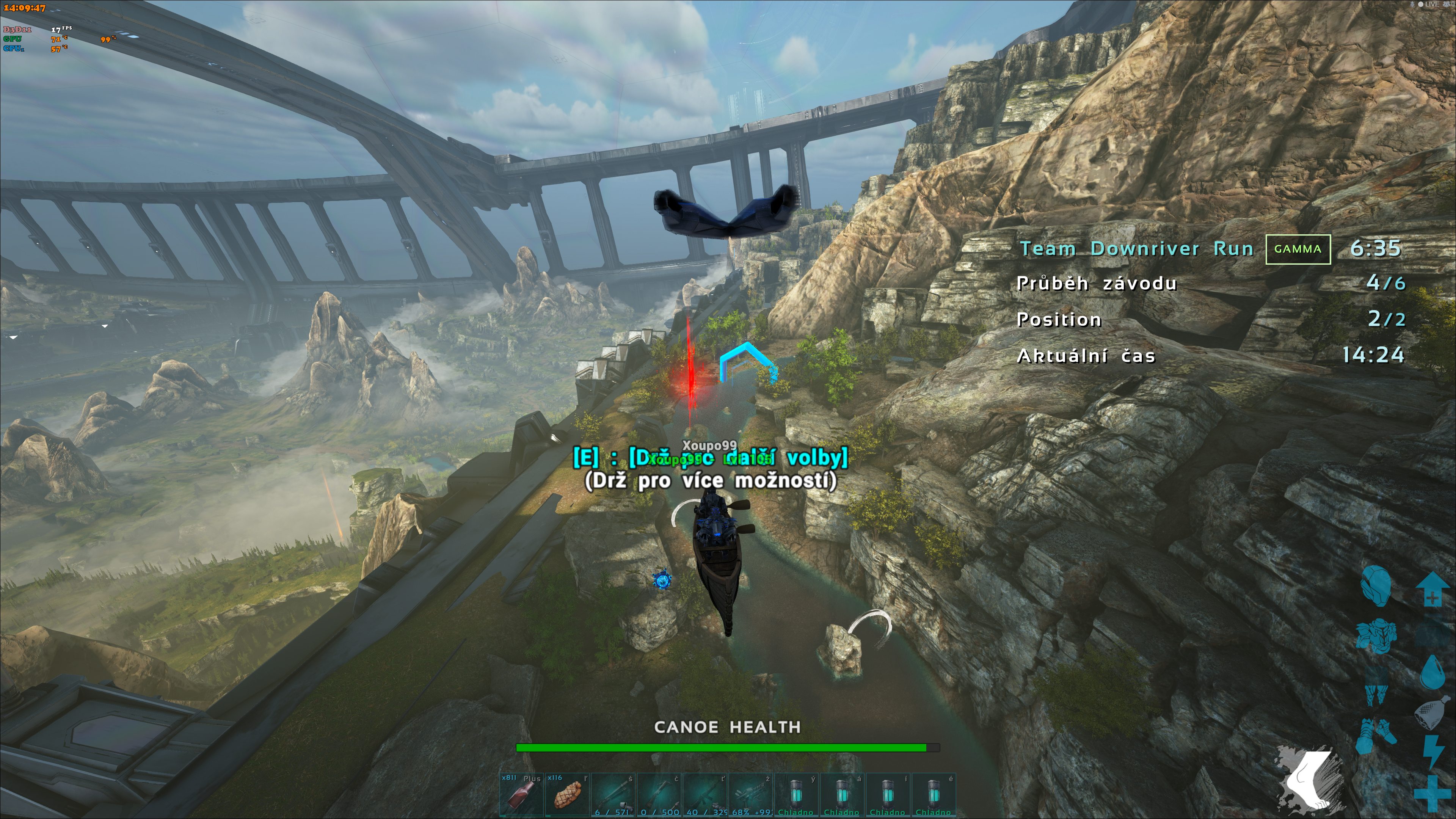Click the health cross status icon
1456x819 pixels.
[x=1431, y=794]
